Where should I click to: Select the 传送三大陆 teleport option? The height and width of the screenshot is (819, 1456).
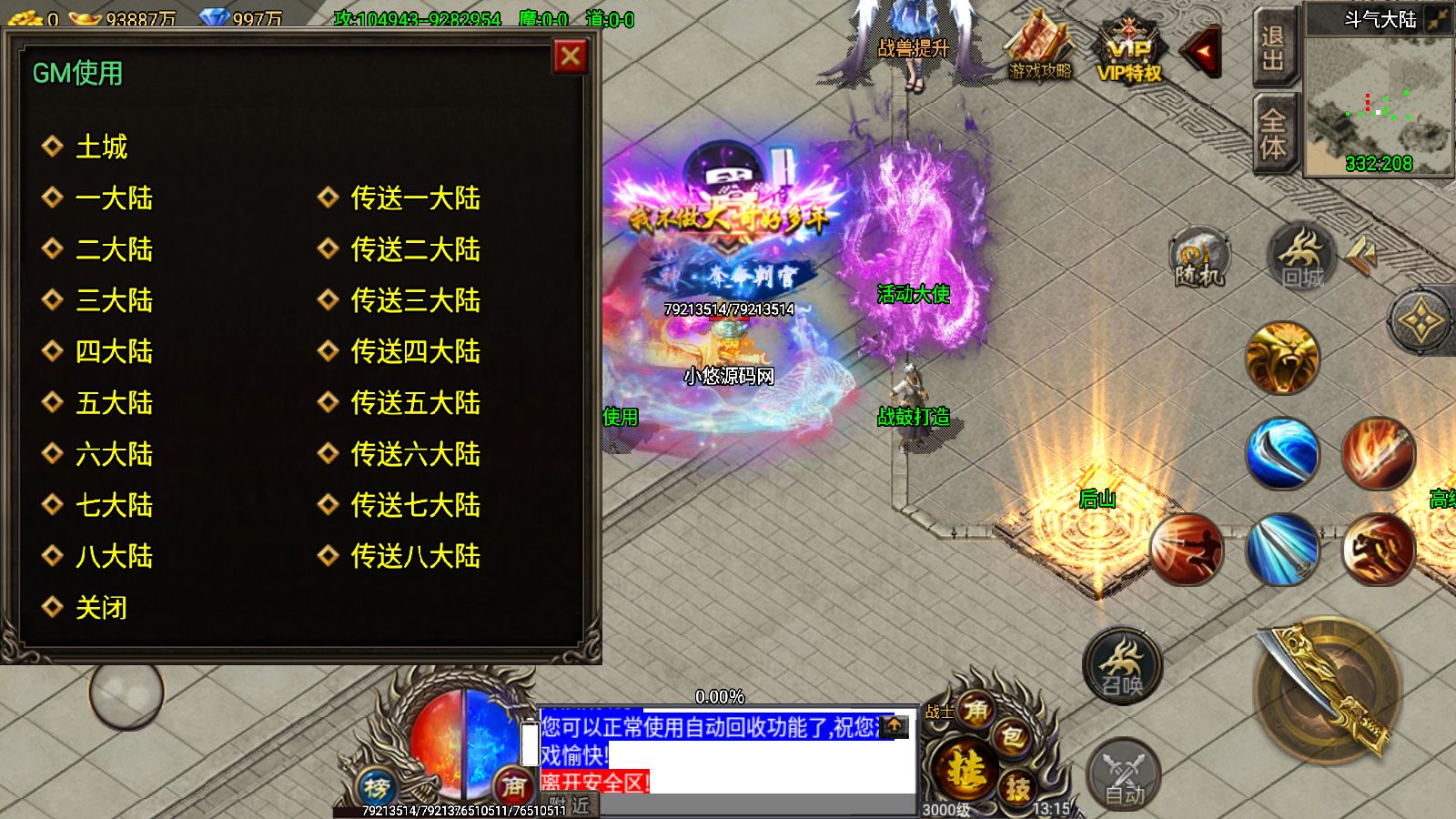(x=414, y=300)
